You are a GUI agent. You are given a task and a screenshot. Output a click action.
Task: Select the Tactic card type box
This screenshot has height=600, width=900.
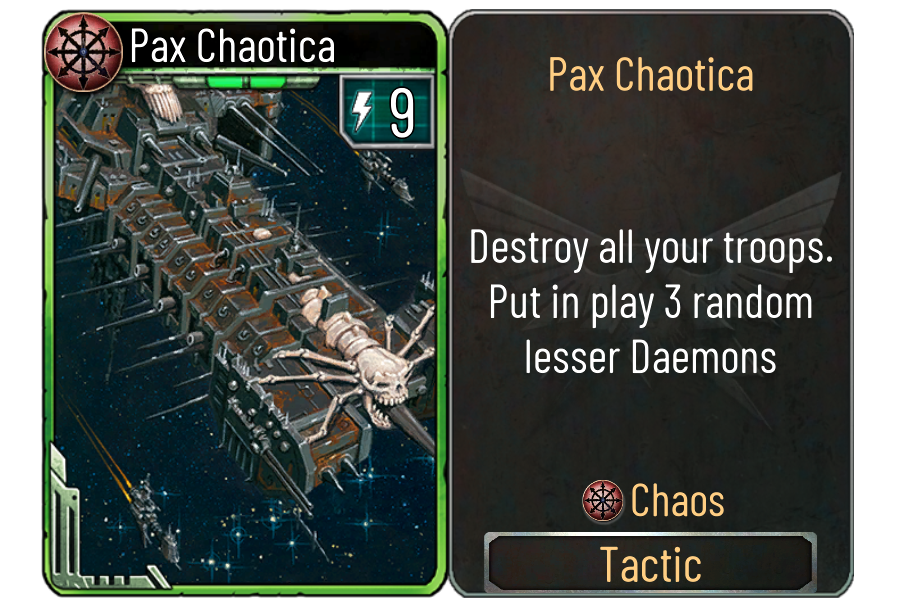coord(650,564)
